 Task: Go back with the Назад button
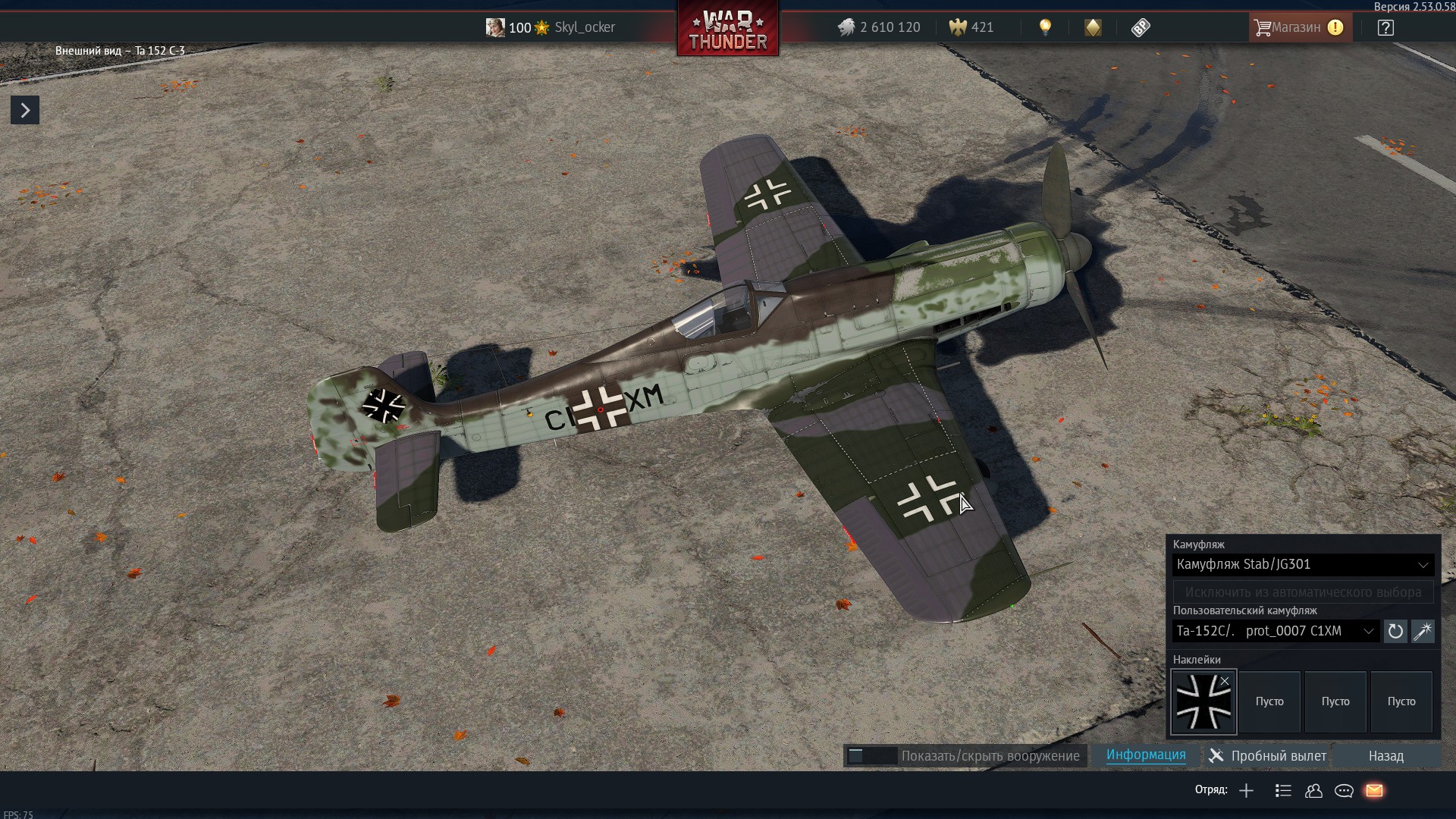point(1385,756)
